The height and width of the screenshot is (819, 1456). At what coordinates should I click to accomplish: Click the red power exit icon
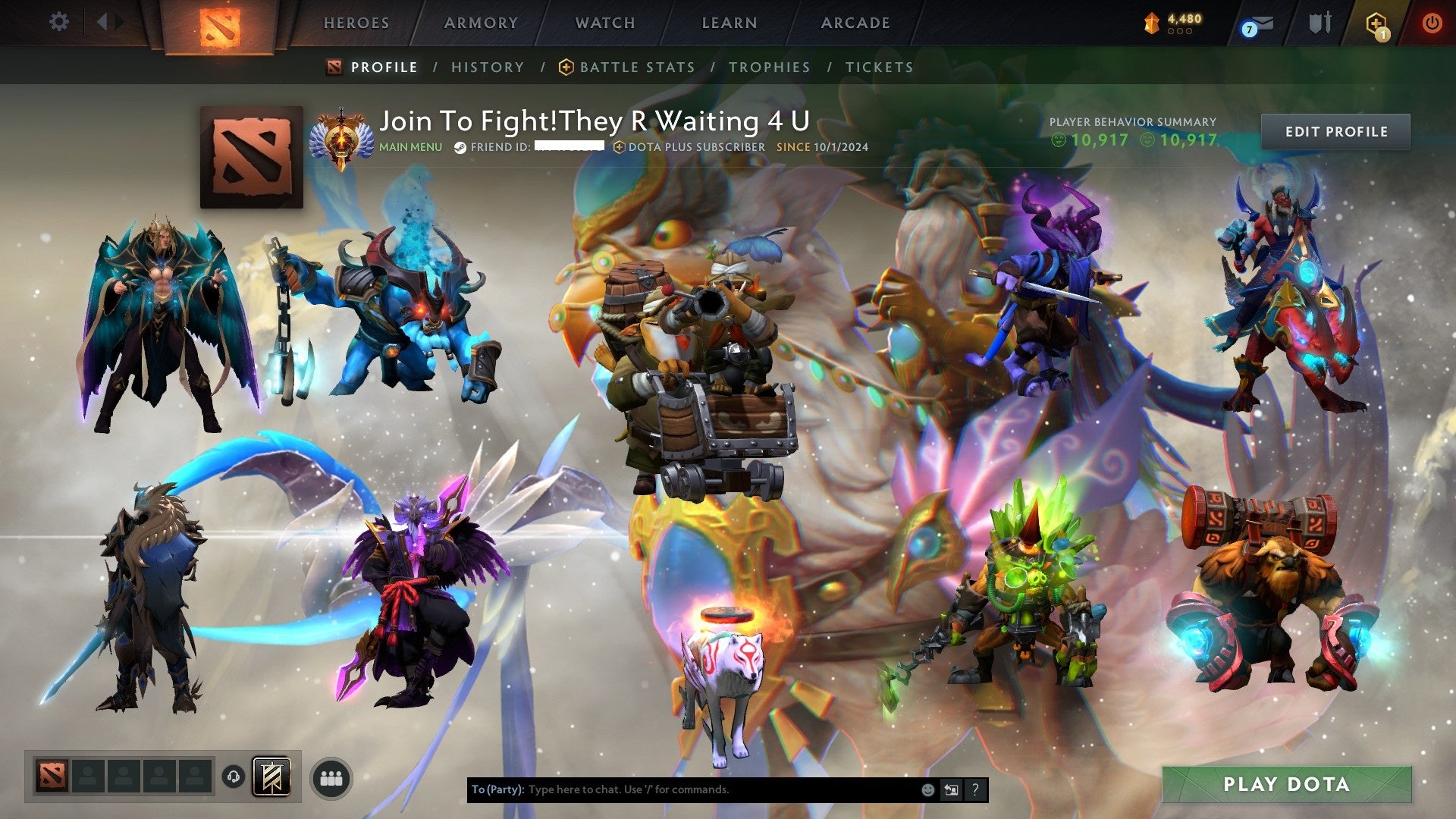point(1432,22)
